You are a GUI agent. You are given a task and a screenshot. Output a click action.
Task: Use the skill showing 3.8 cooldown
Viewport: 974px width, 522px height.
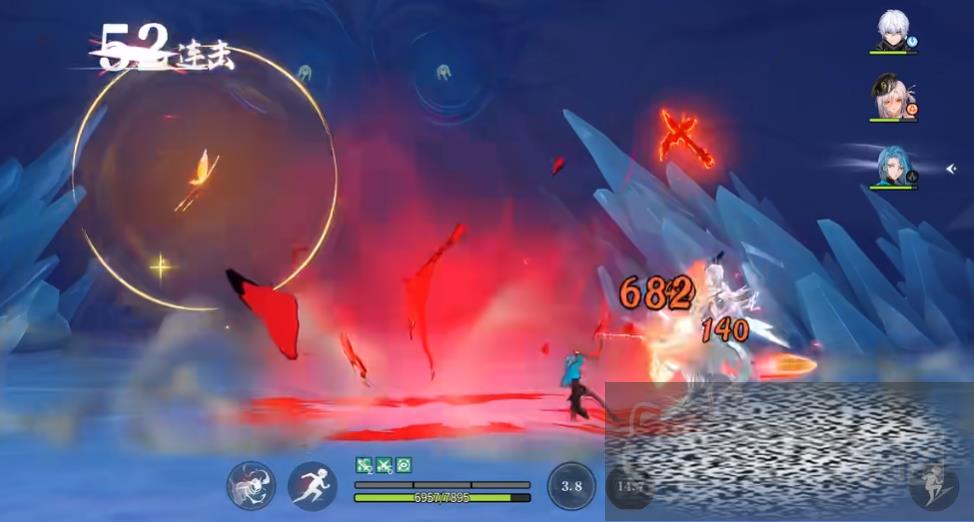tap(571, 487)
